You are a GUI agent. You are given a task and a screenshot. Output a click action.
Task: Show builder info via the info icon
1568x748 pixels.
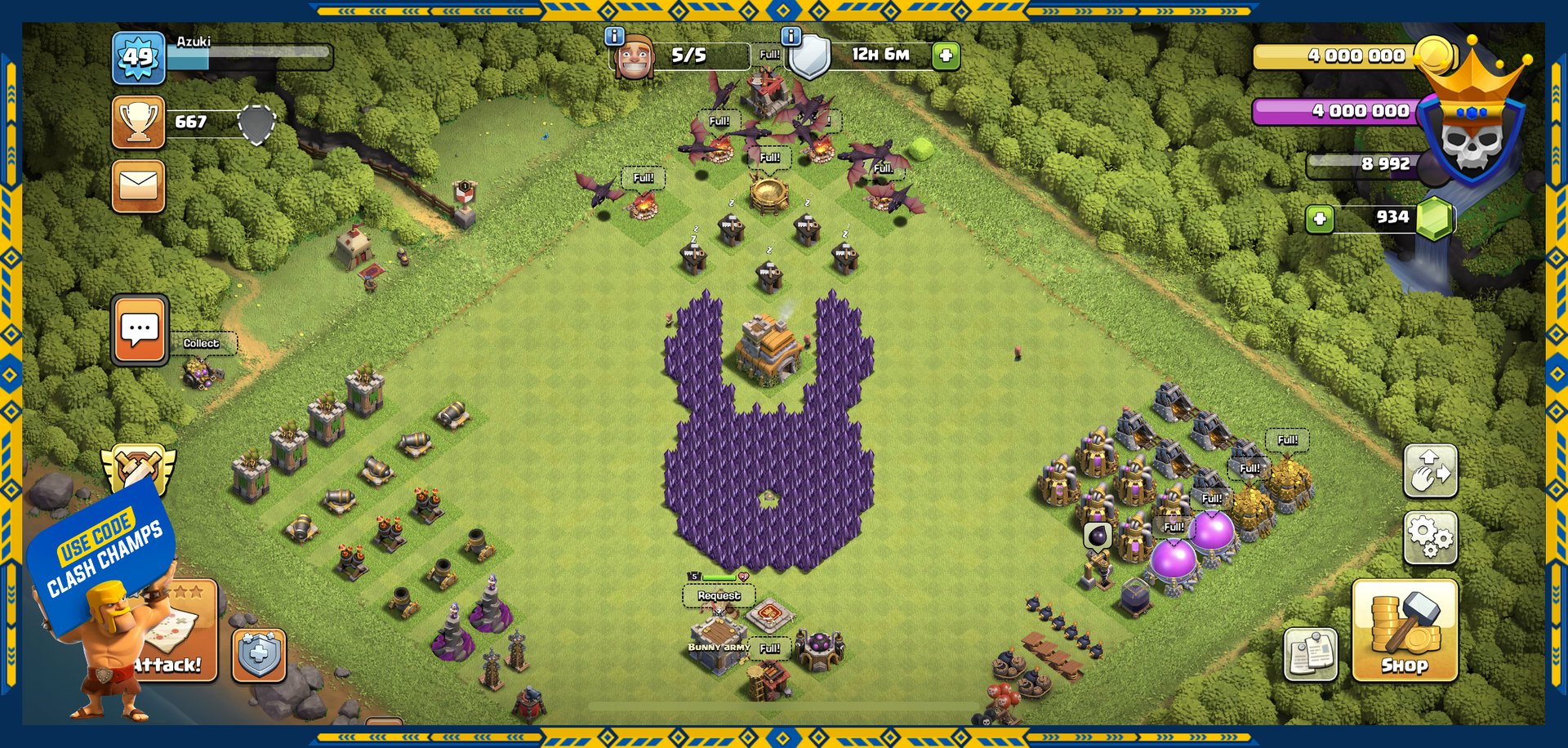point(614,36)
